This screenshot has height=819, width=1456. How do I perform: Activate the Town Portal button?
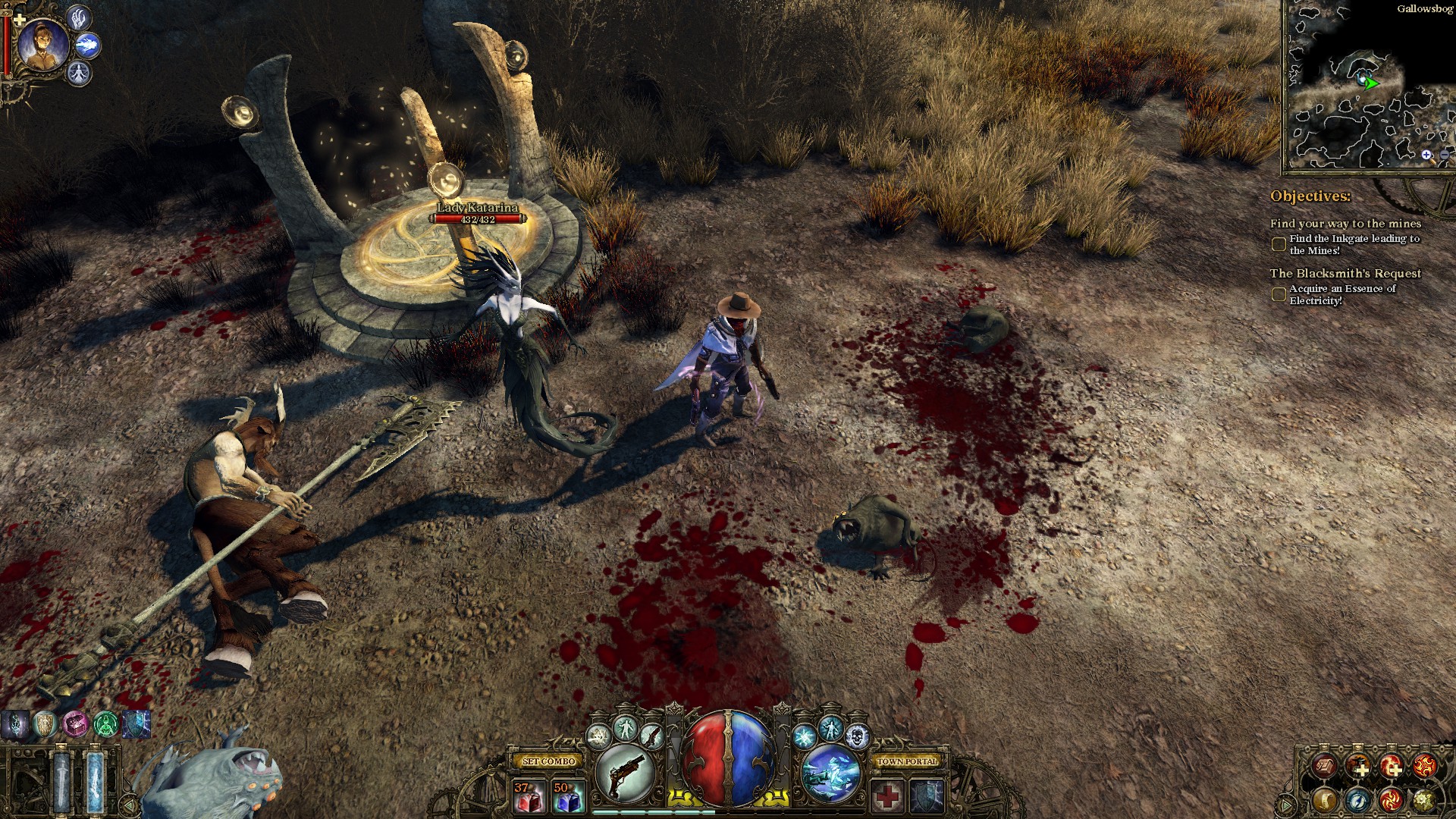pos(907,761)
